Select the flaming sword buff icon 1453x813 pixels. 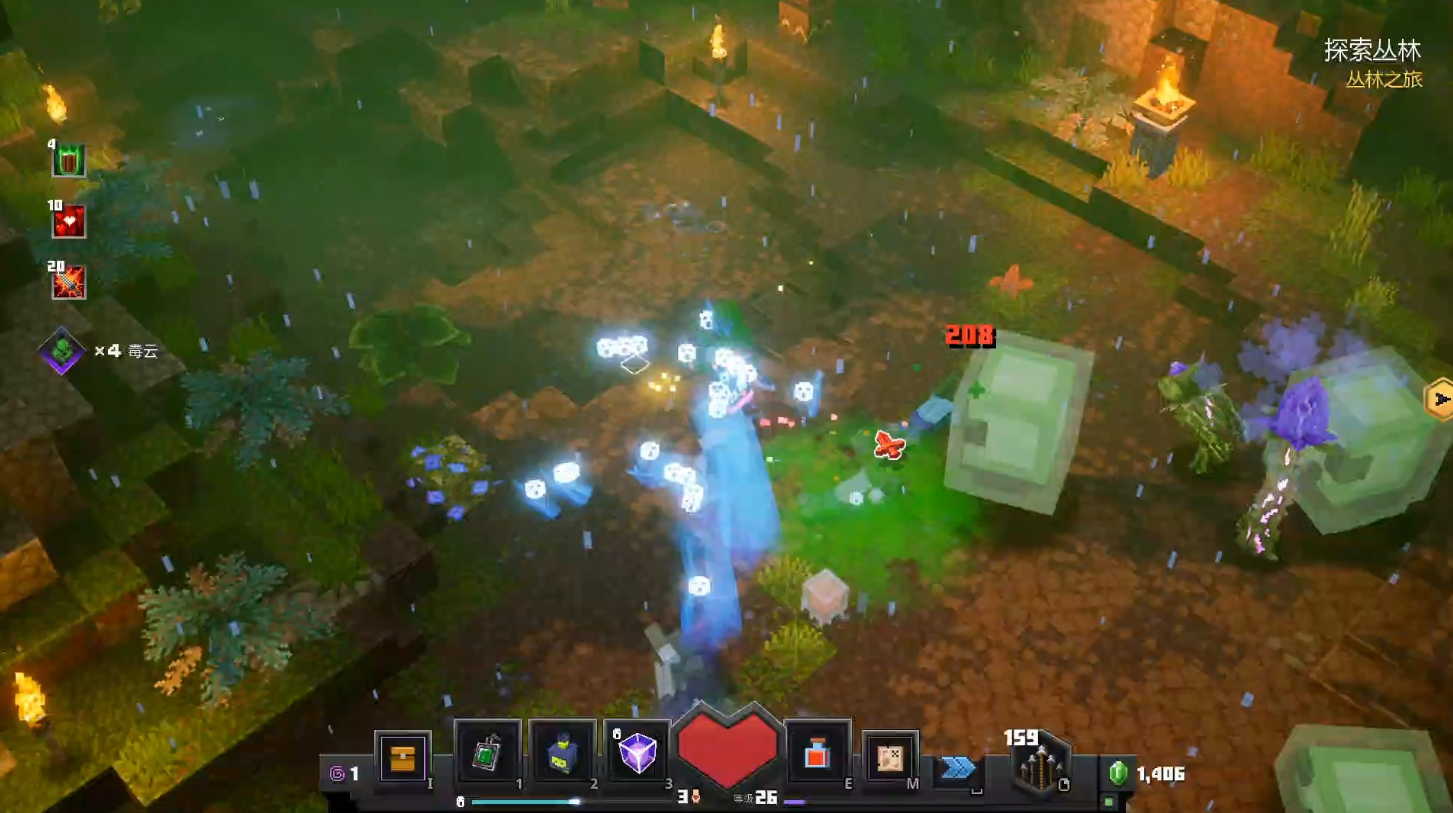(x=69, y=282)
